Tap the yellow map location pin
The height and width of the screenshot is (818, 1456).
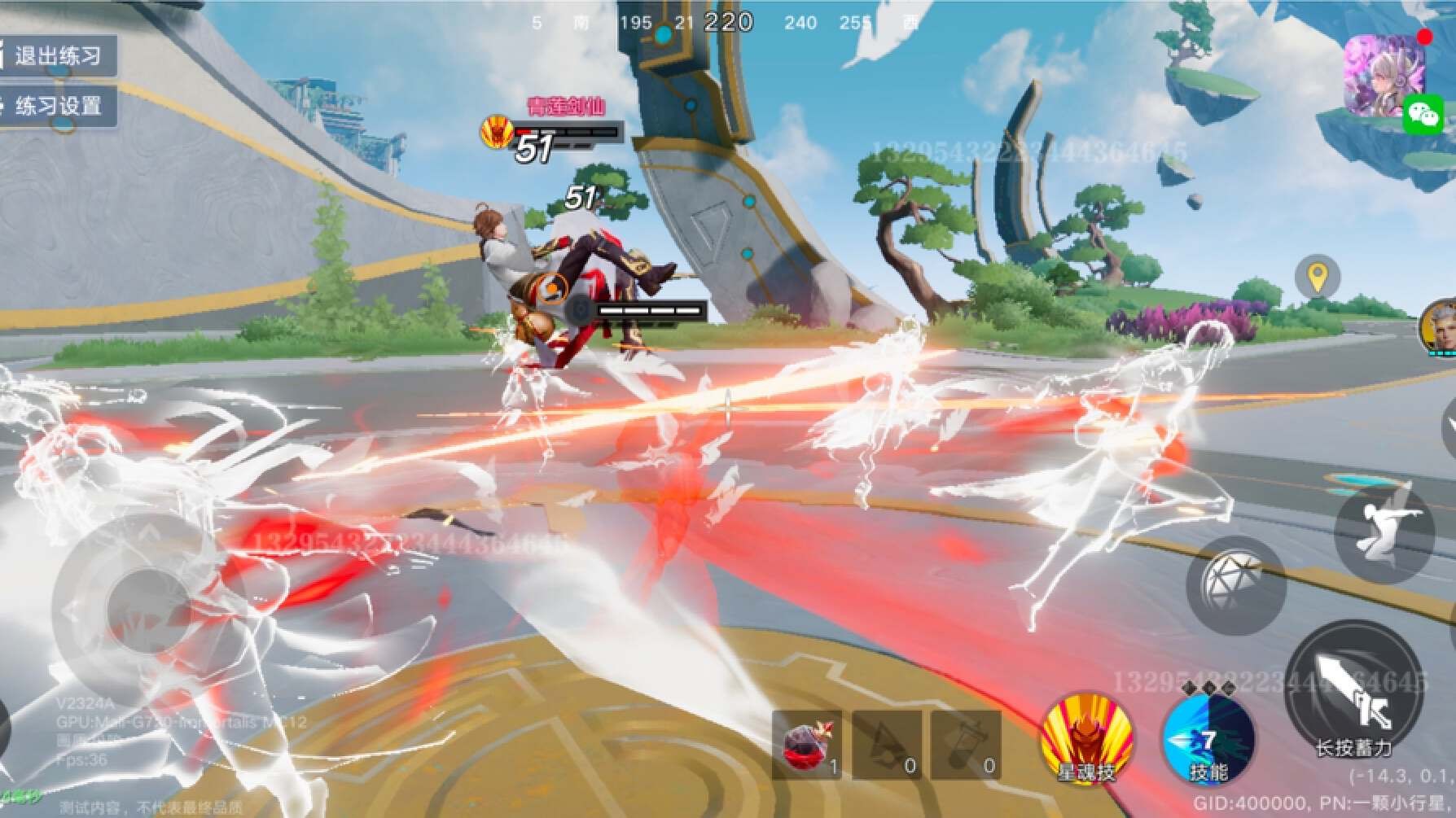pyautogui.click(x=1317, y=278)
